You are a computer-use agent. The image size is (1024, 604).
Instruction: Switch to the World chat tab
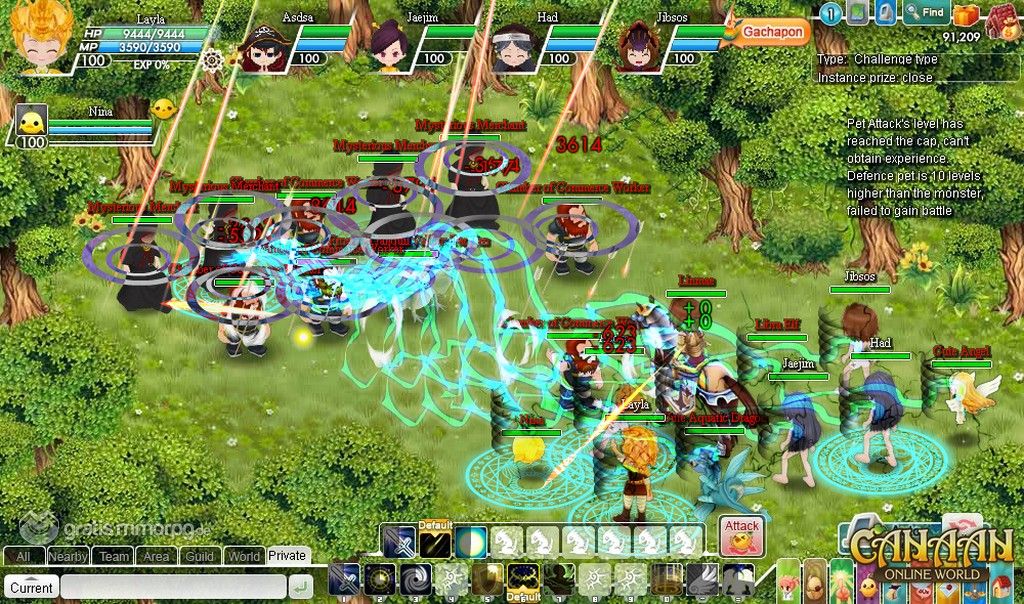(x=244, y=557)
